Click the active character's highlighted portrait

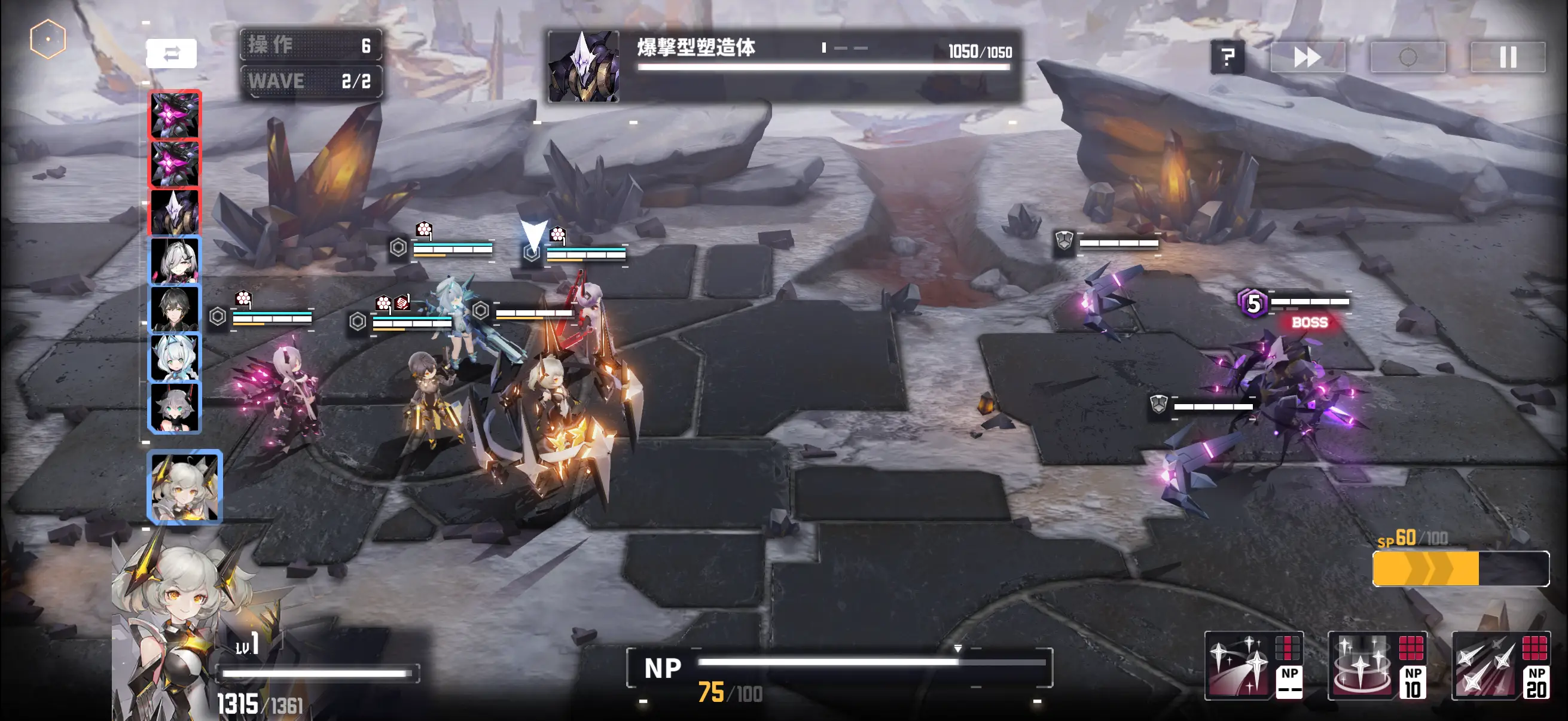click(x=185, y=487)
